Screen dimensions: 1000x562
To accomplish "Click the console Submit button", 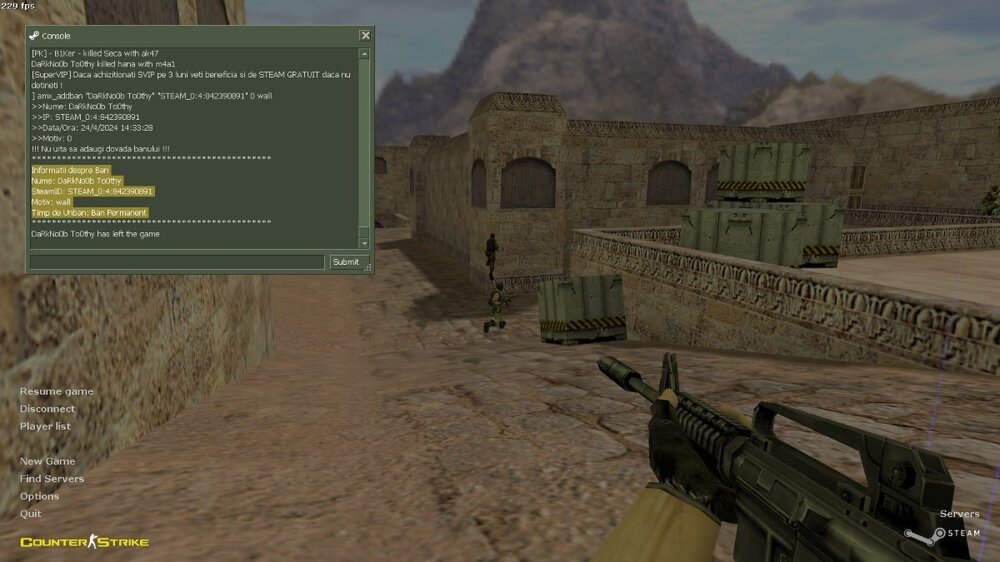I will tap(345, 262).
